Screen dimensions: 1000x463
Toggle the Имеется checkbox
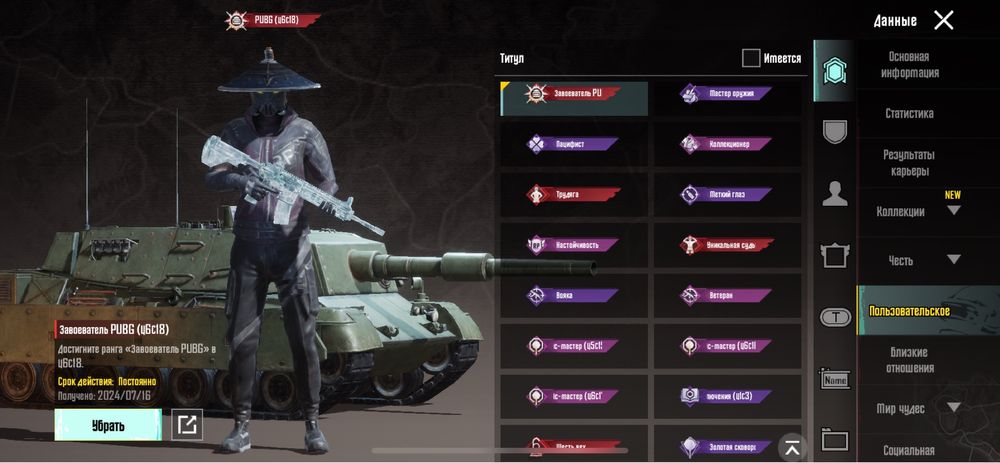click(x=751, y=58)
